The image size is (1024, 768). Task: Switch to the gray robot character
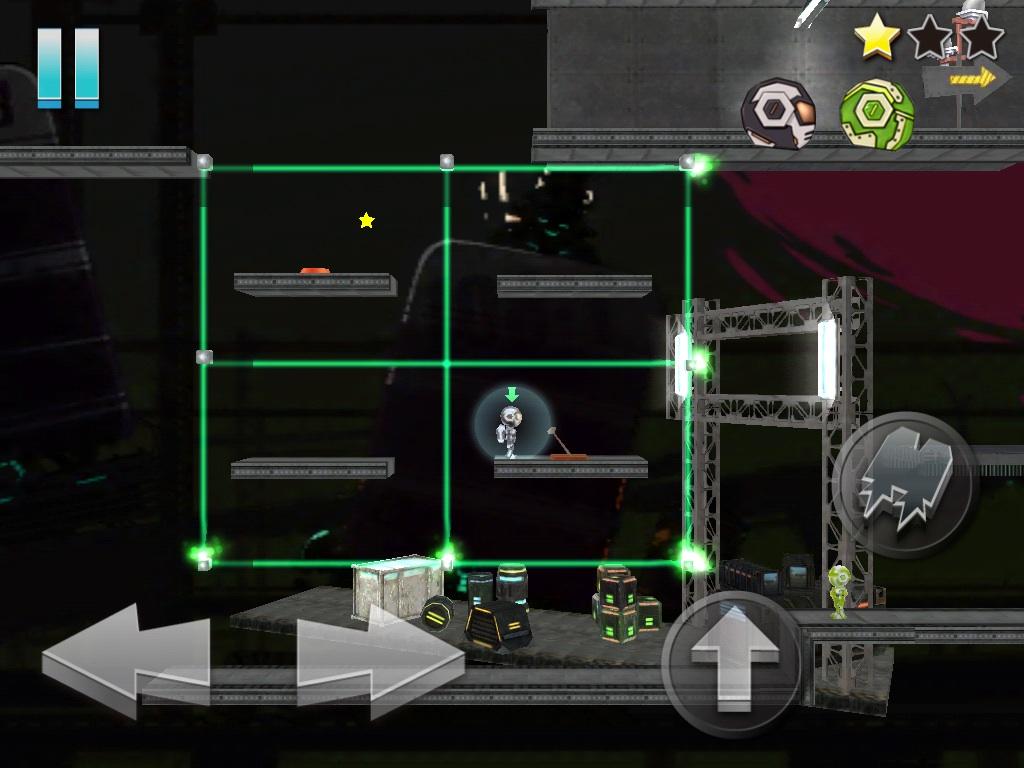tap(778, 113)
